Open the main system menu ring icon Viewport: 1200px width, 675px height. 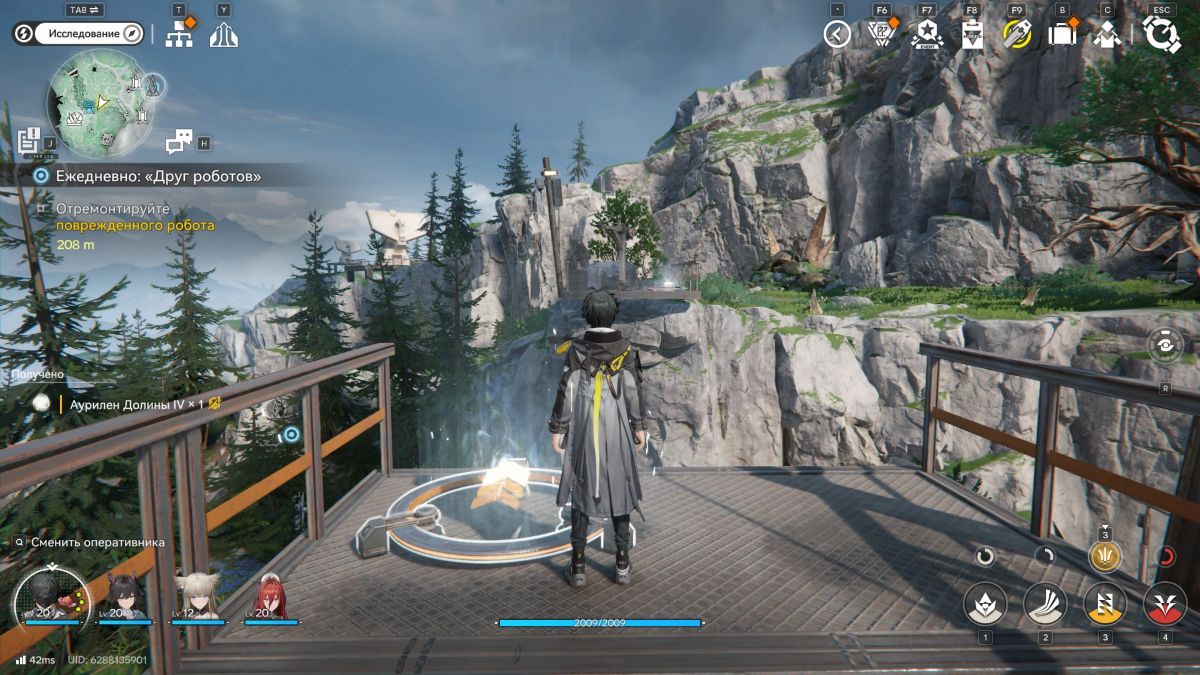1161,34
